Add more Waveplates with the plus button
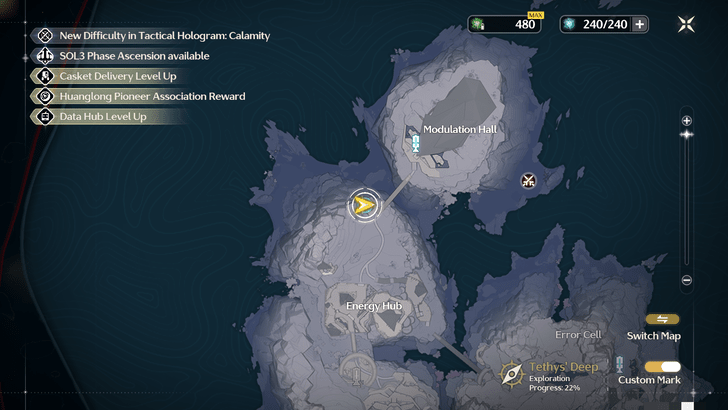The image size is (728, 410). 640,24
